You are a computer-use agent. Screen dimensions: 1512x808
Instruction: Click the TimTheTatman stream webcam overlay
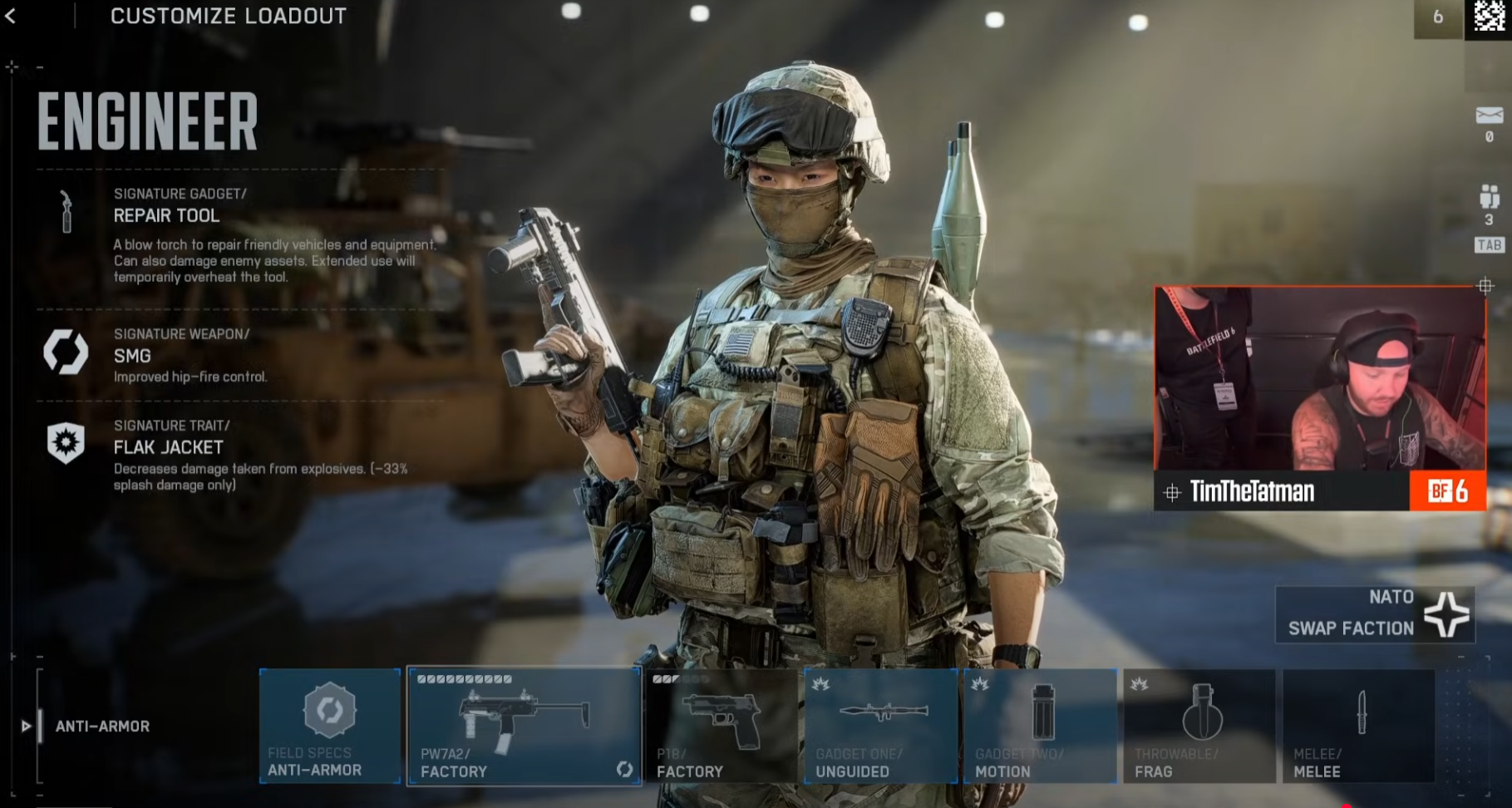click(1319, 397)
